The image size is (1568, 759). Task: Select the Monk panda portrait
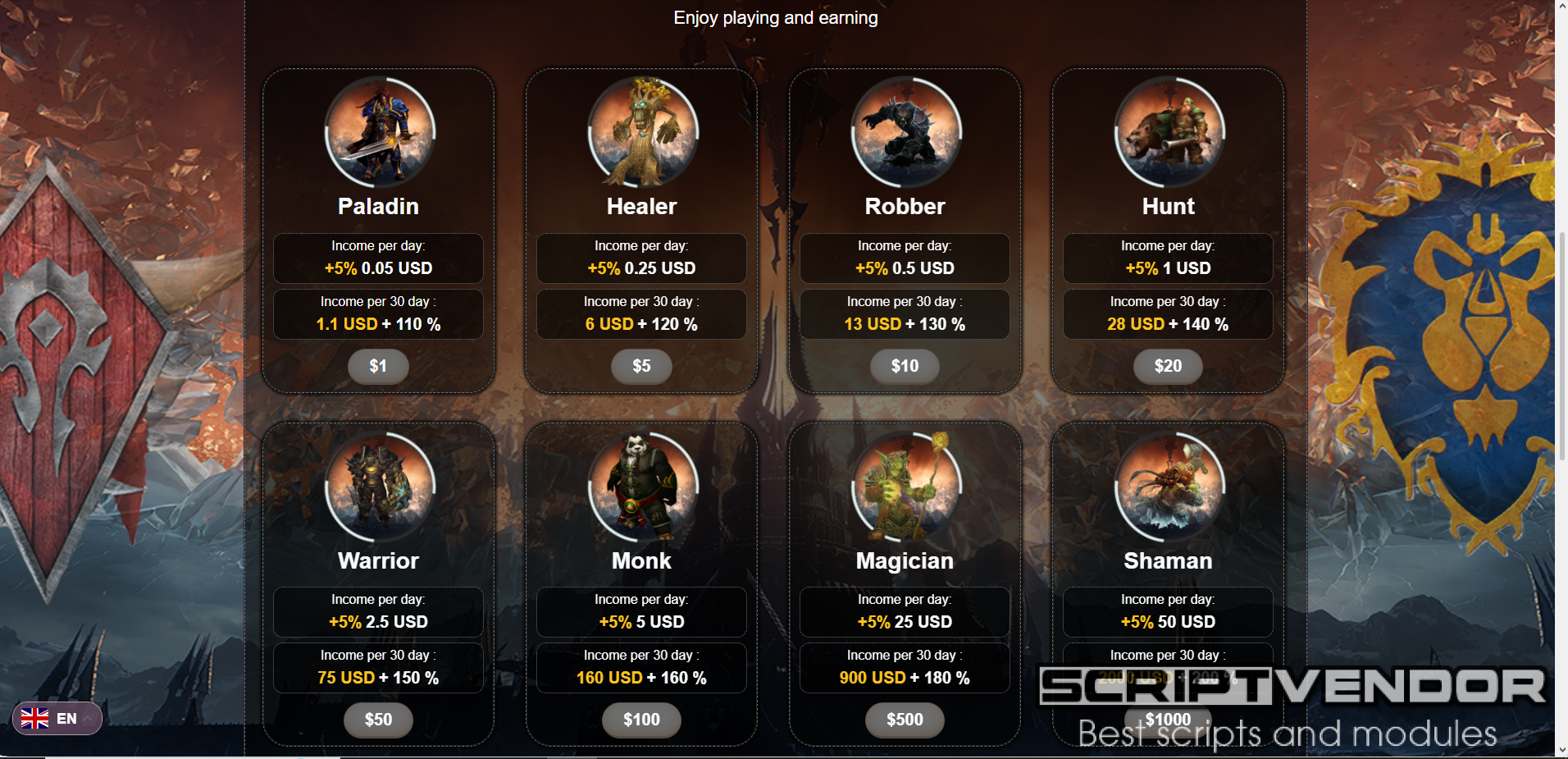(643, 486)
